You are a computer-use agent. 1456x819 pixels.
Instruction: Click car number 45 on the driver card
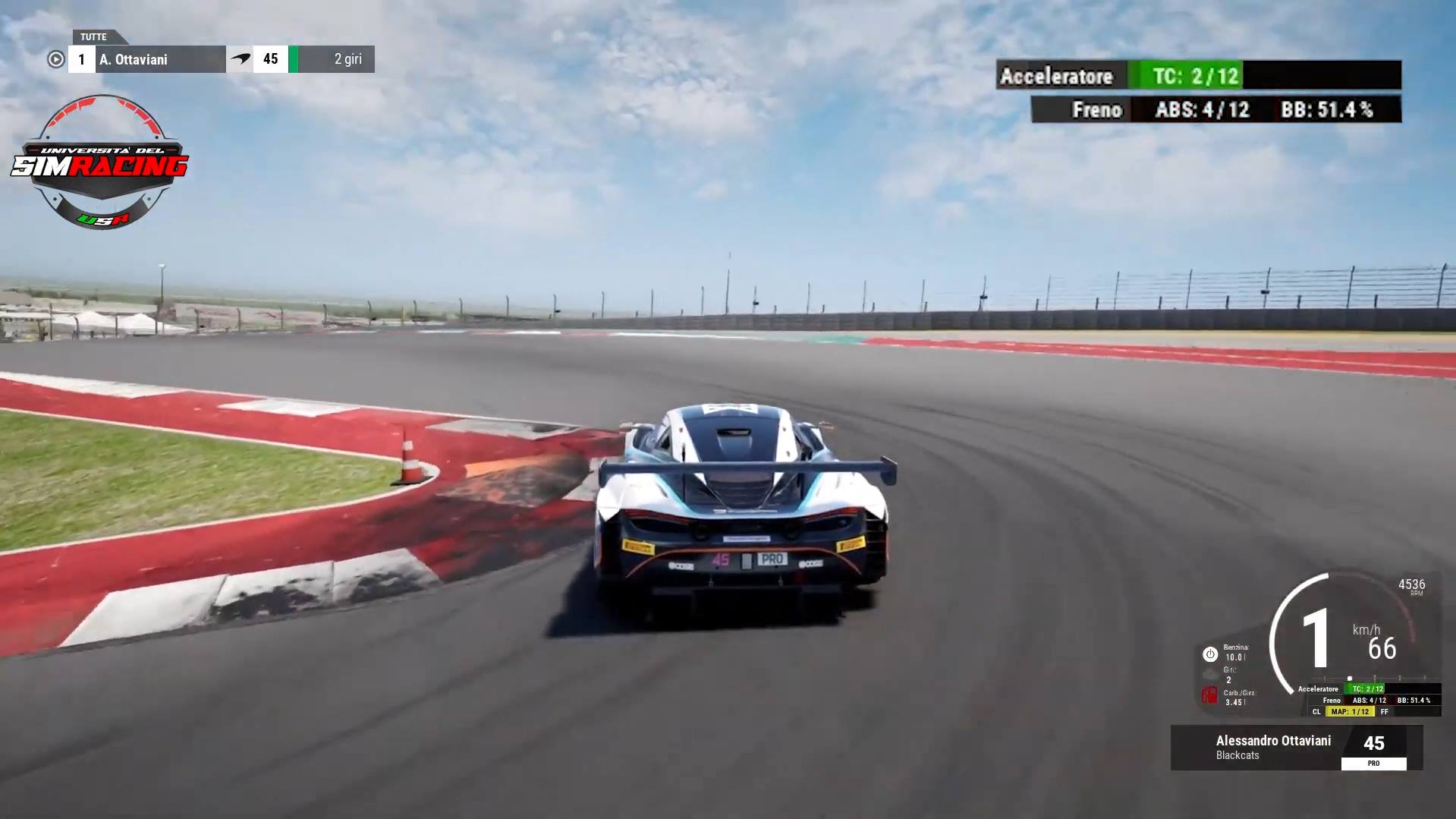tap(1374, 742)
